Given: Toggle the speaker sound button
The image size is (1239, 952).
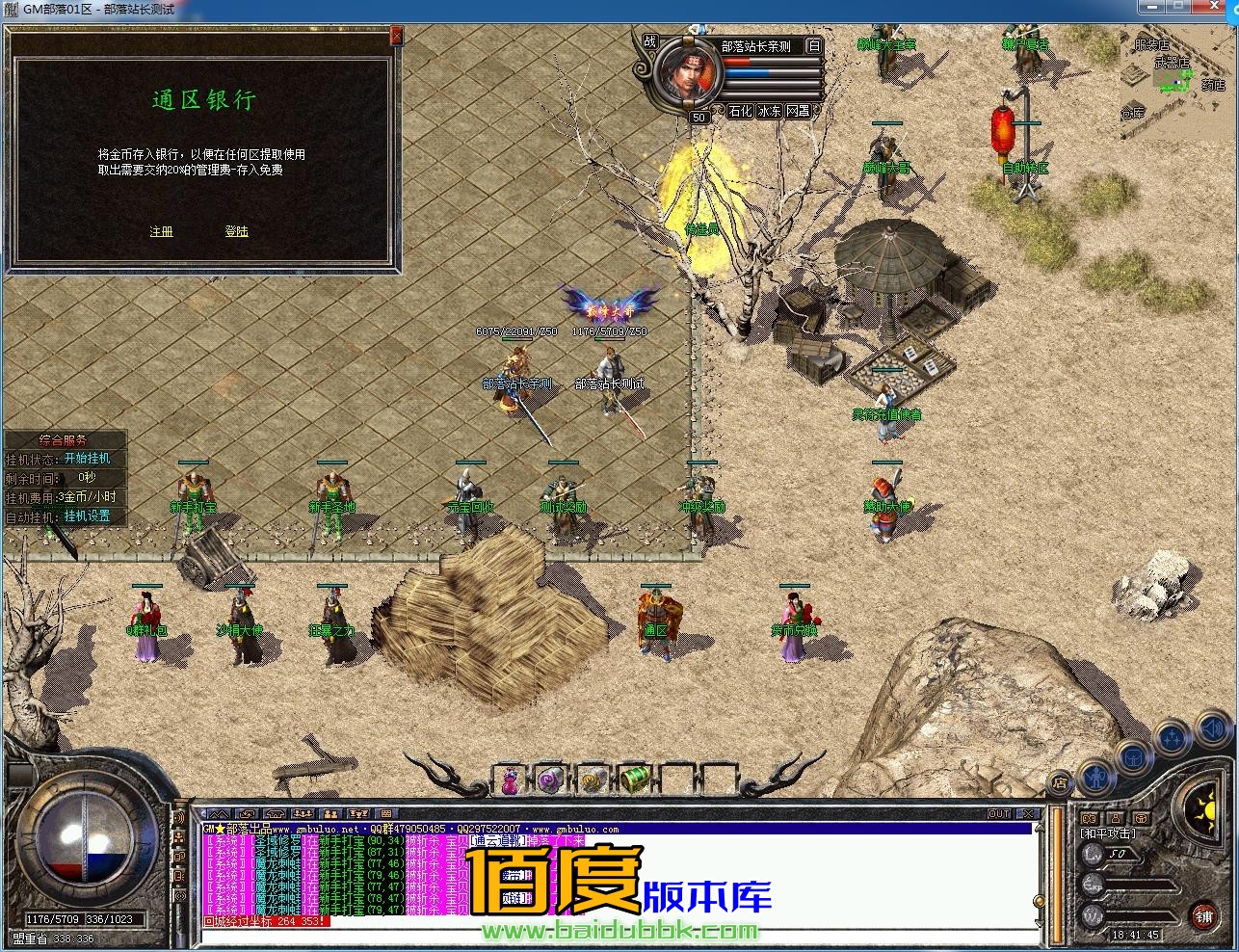Looking at the screenshot, I should pos(1212,729).
